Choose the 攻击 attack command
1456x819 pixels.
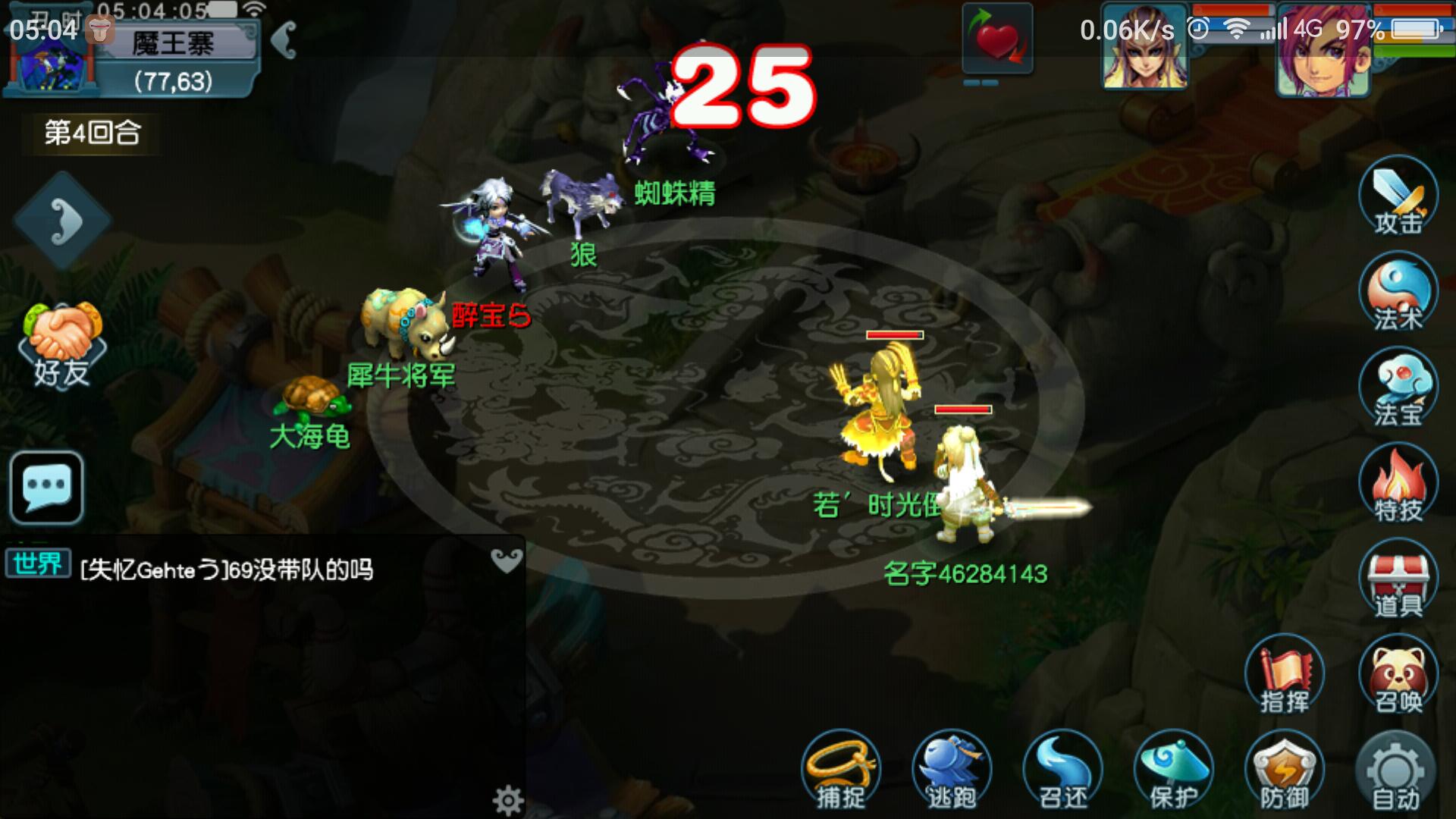[1398, 197]
